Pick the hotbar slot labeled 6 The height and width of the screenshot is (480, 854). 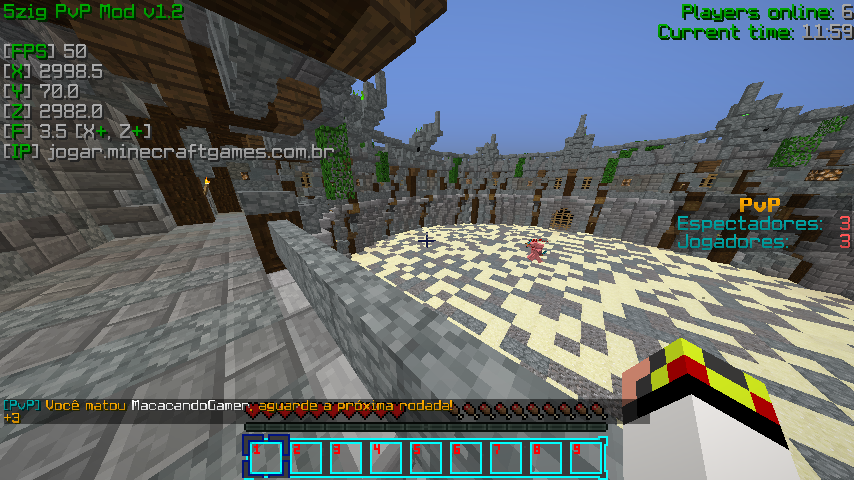[x=466, y=457]
